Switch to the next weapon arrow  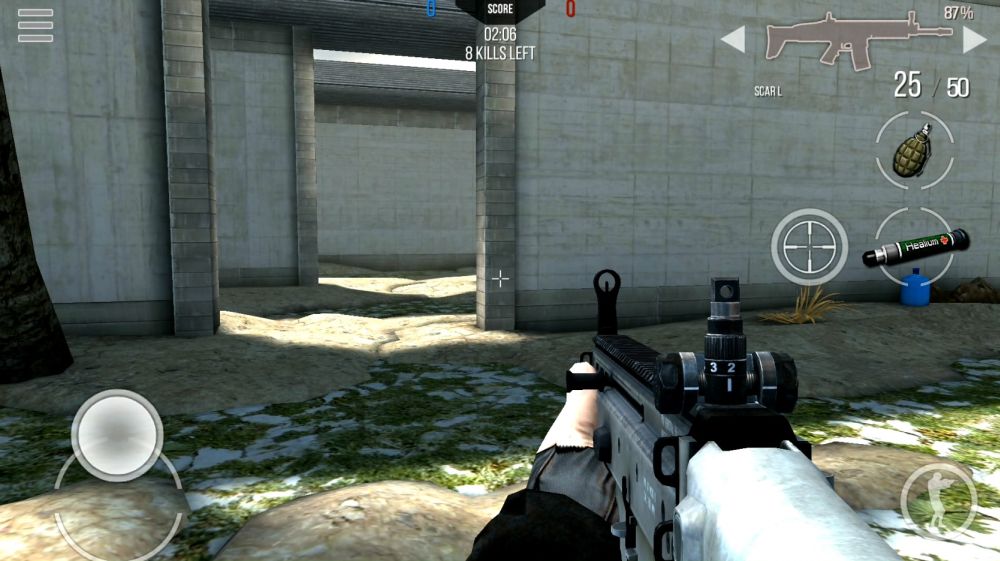974,40
